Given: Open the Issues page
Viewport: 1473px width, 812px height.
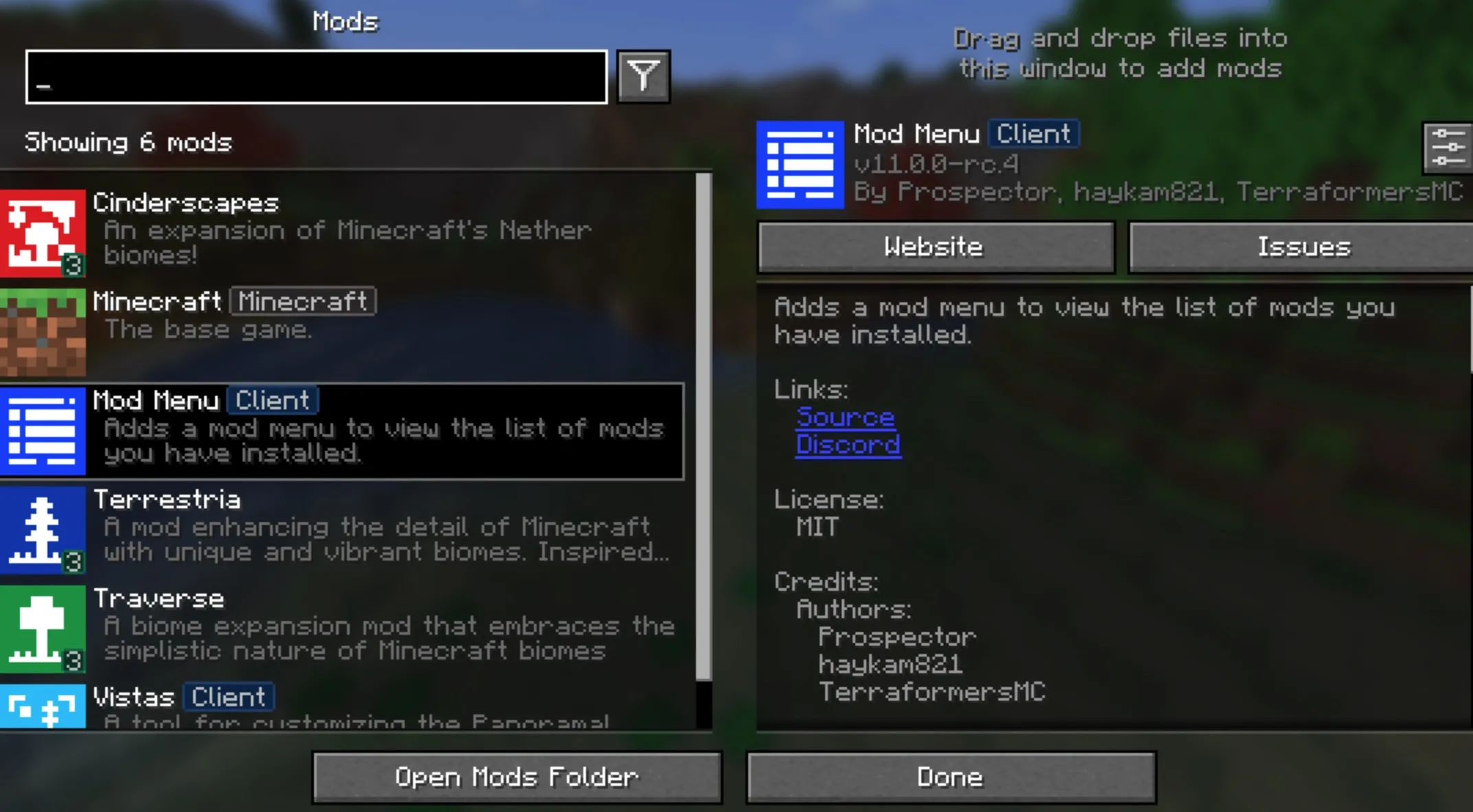Looking at the screenshot, I should (1302, 247).
